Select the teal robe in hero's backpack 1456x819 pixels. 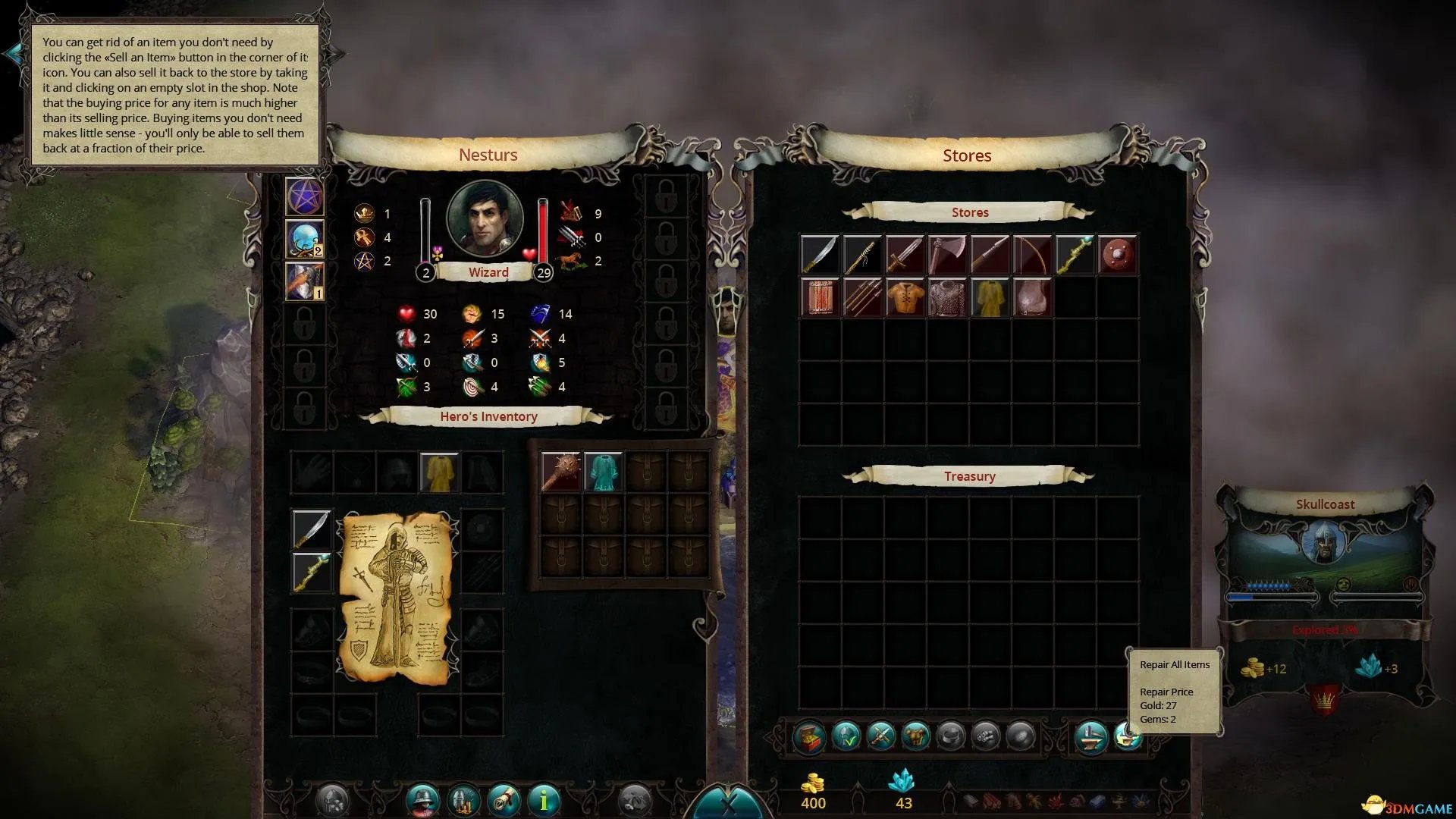[x=604, y=472]
